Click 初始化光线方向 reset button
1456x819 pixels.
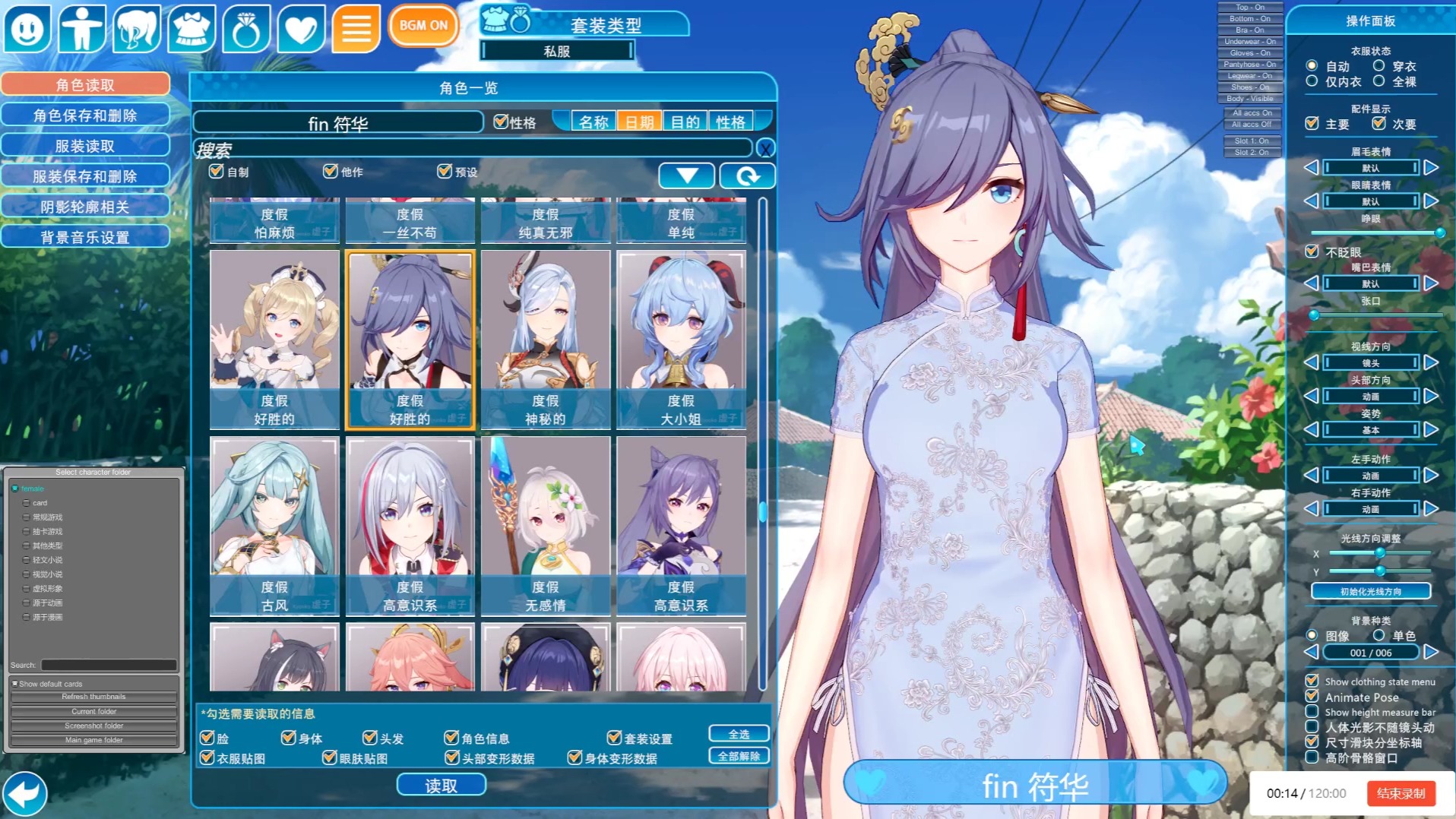[1370, 591]
